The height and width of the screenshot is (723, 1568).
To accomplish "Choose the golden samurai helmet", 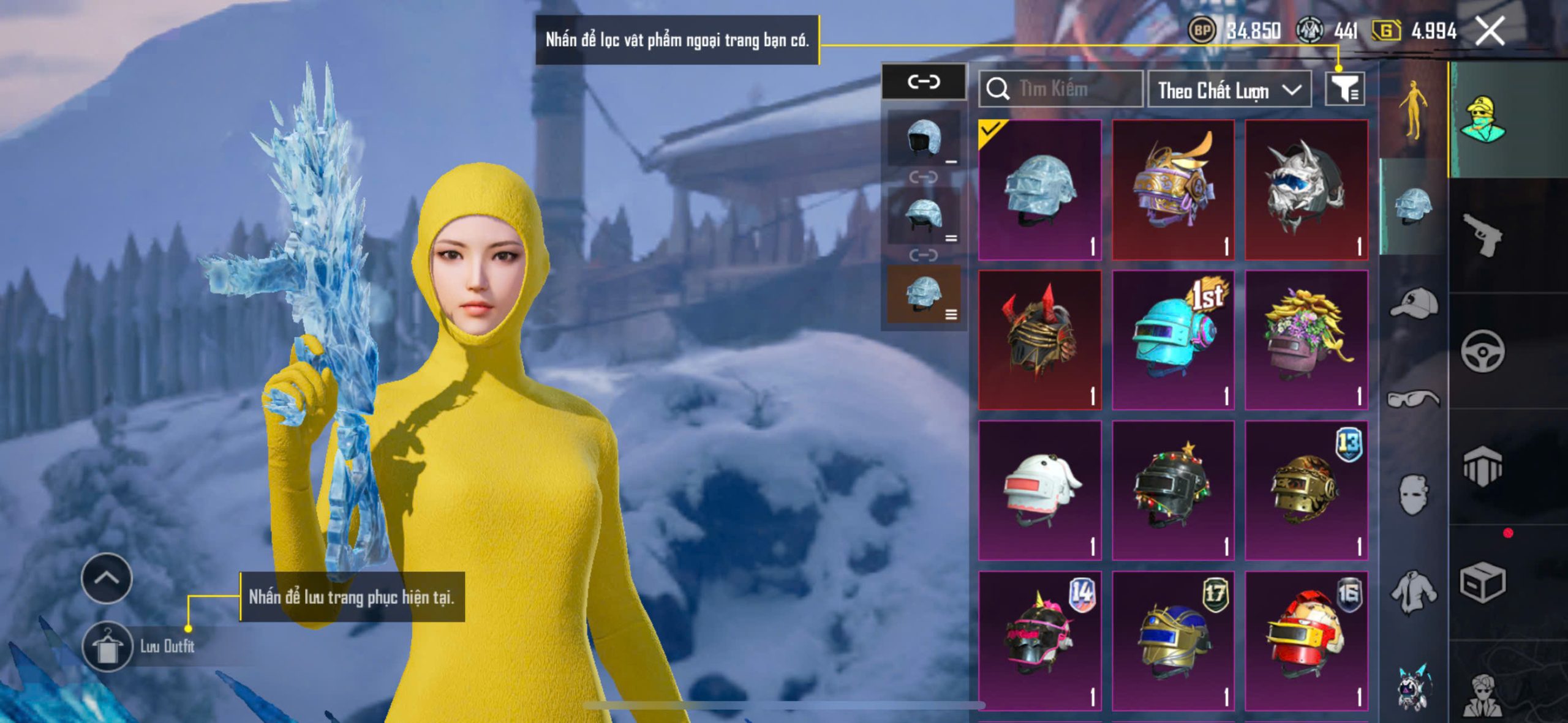I will 1173,190.
